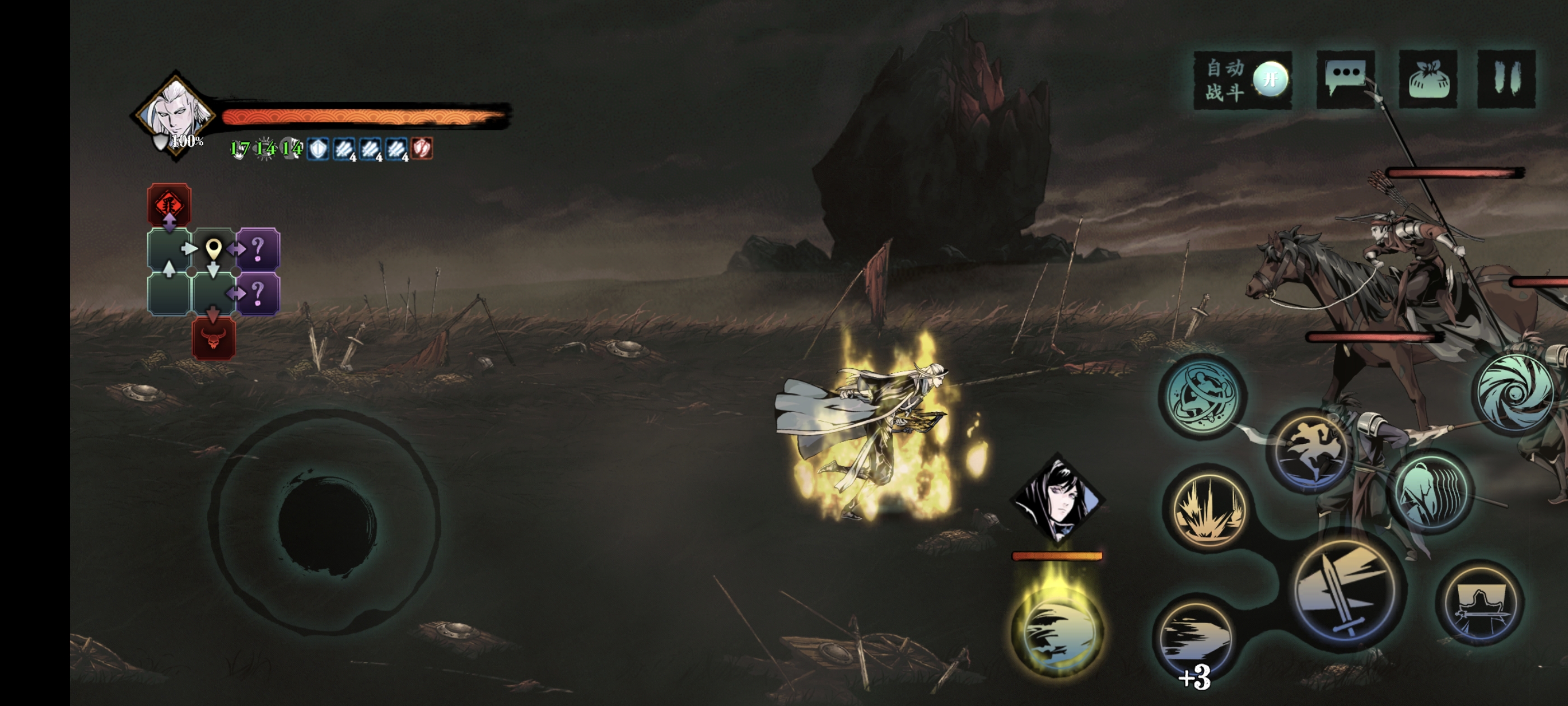Toggle the auto-battle switch (自动战斗)
This screenshot has height=706, width=1568.
pyautogui.click(x=1270, y=80)
